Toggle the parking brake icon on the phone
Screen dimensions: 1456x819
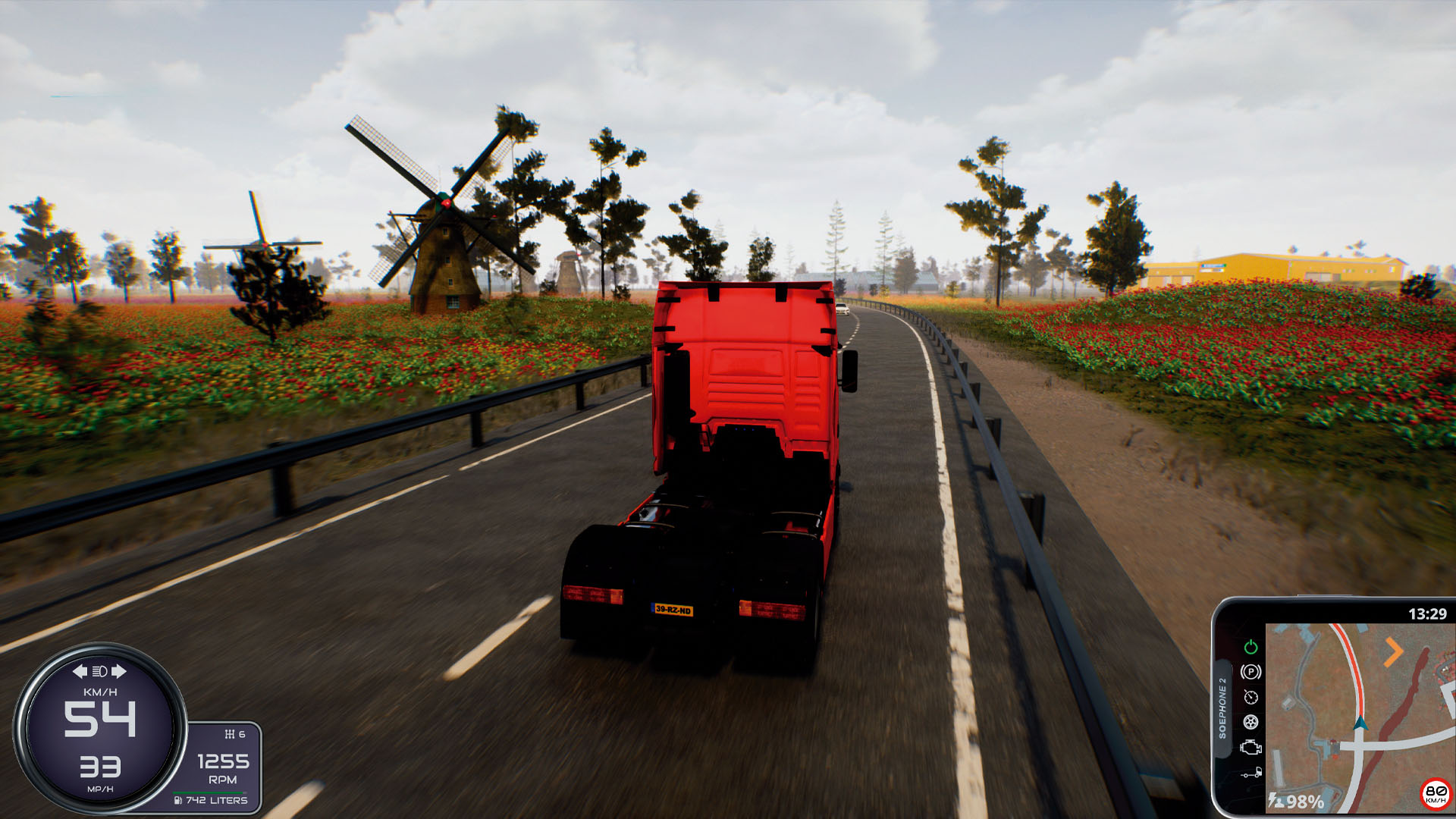pos(1250,671)
